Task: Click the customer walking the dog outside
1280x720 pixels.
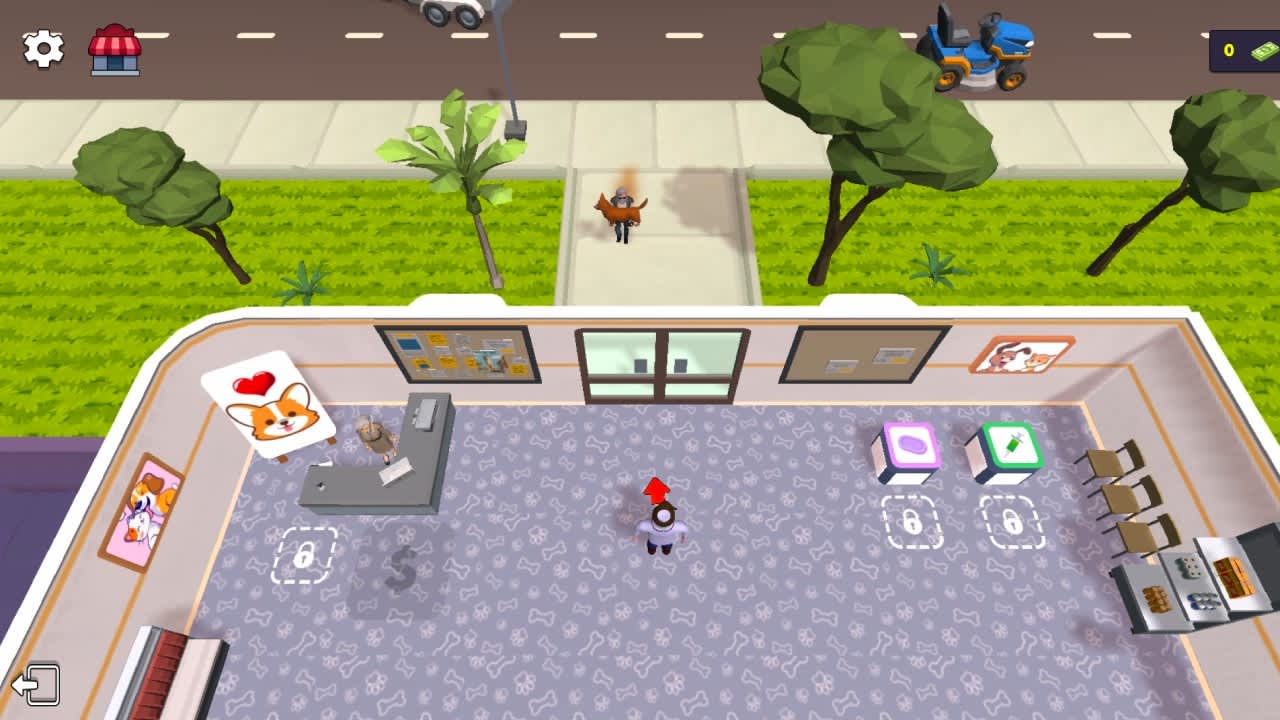Action: pos(622,210)
